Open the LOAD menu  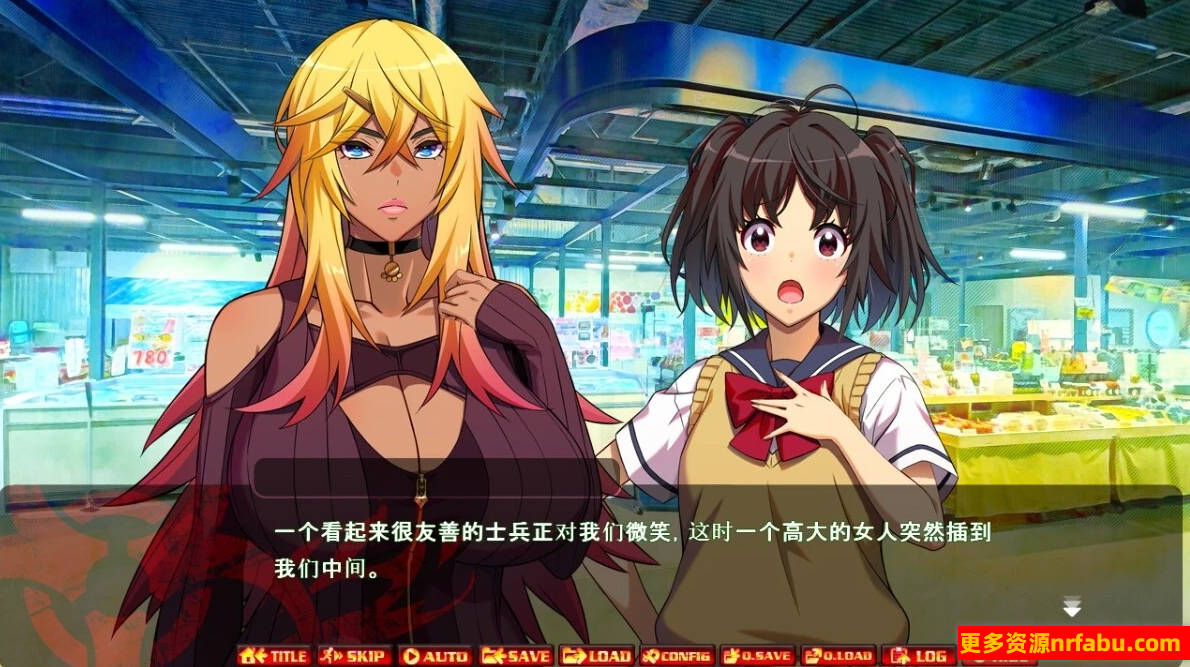[596, 656]
